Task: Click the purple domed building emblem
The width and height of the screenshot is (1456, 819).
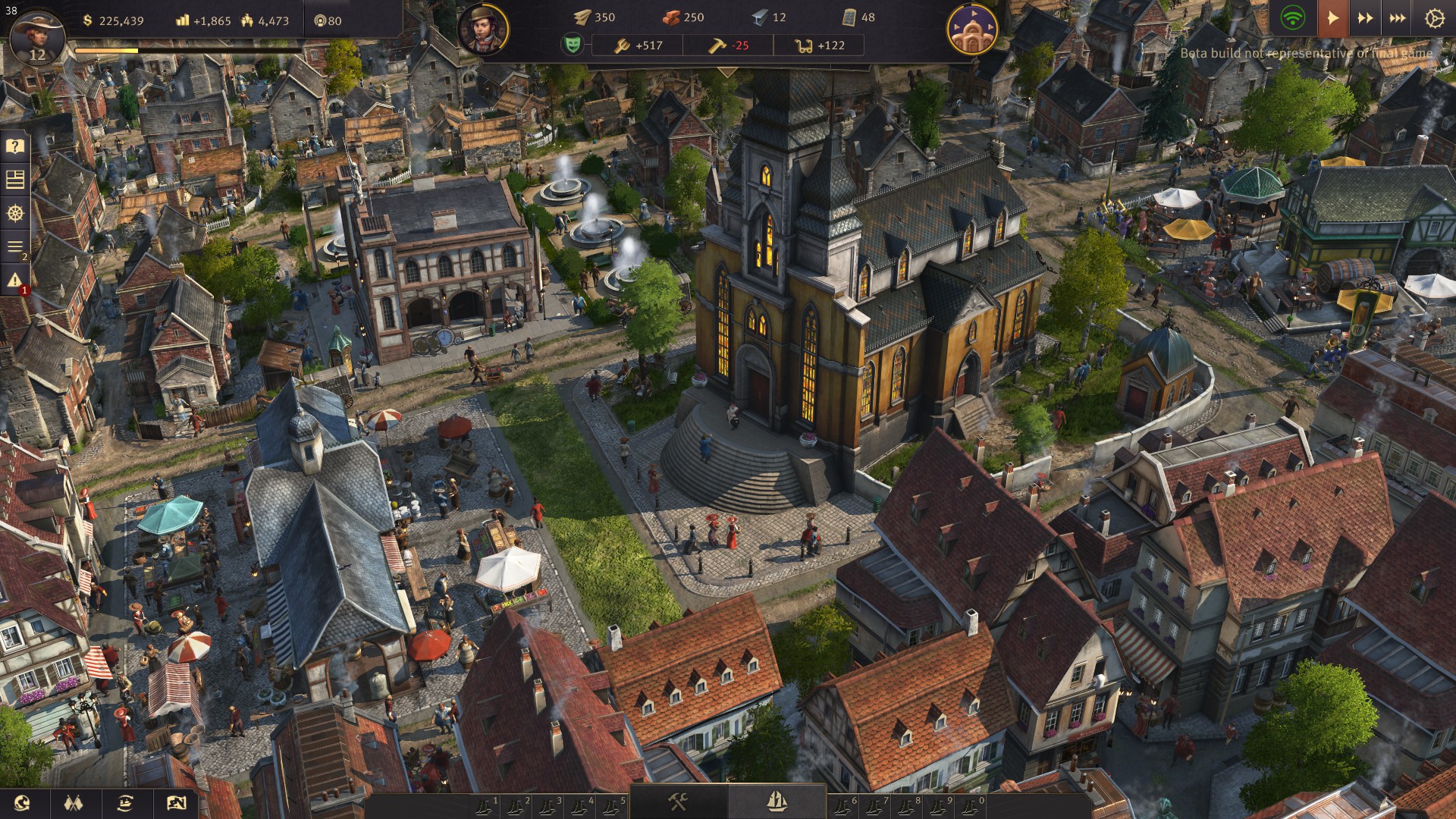Action: coord(971,30)
